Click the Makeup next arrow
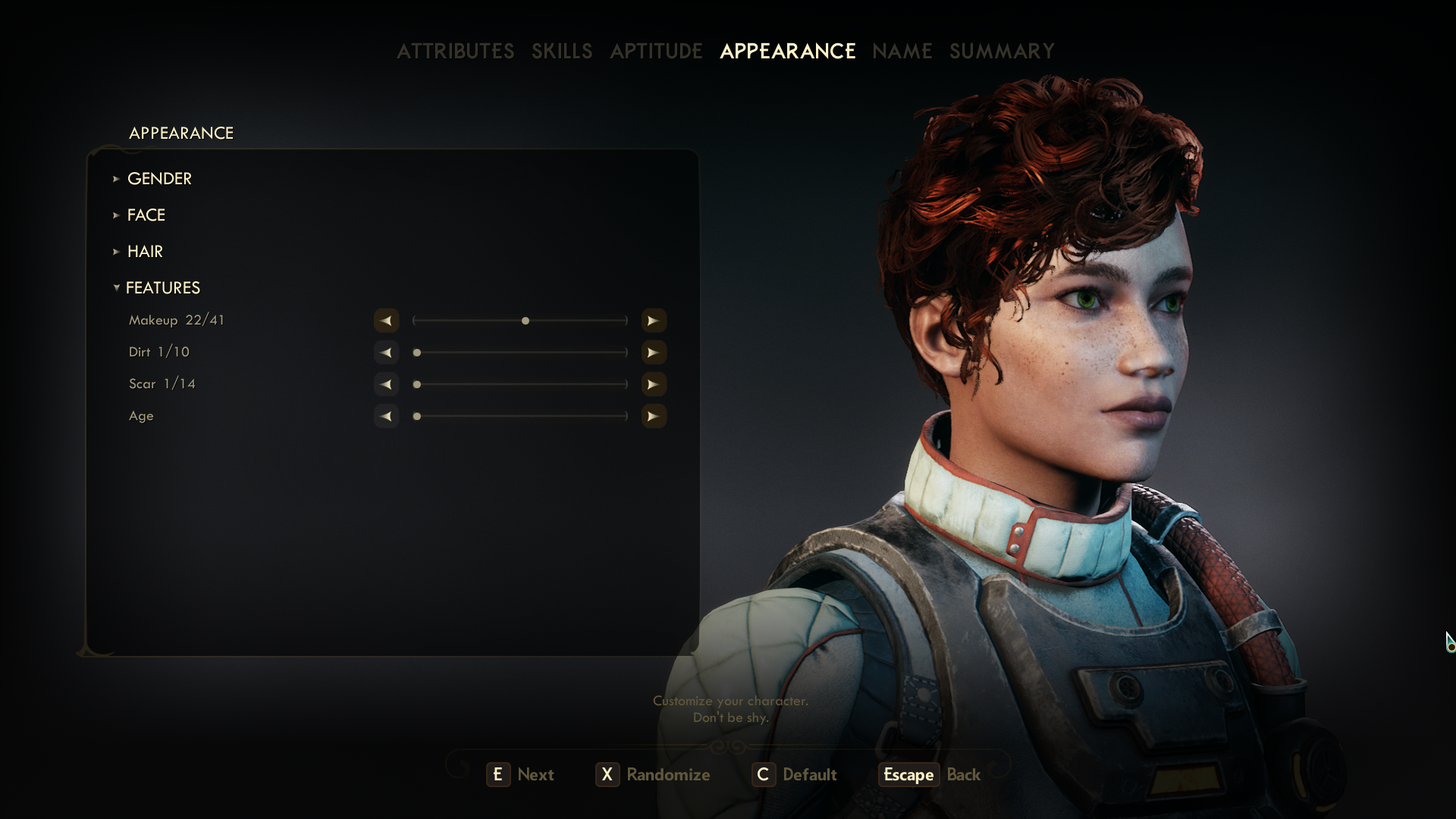1456x819 pixels. pyautogui.click(x=653, y=321)
